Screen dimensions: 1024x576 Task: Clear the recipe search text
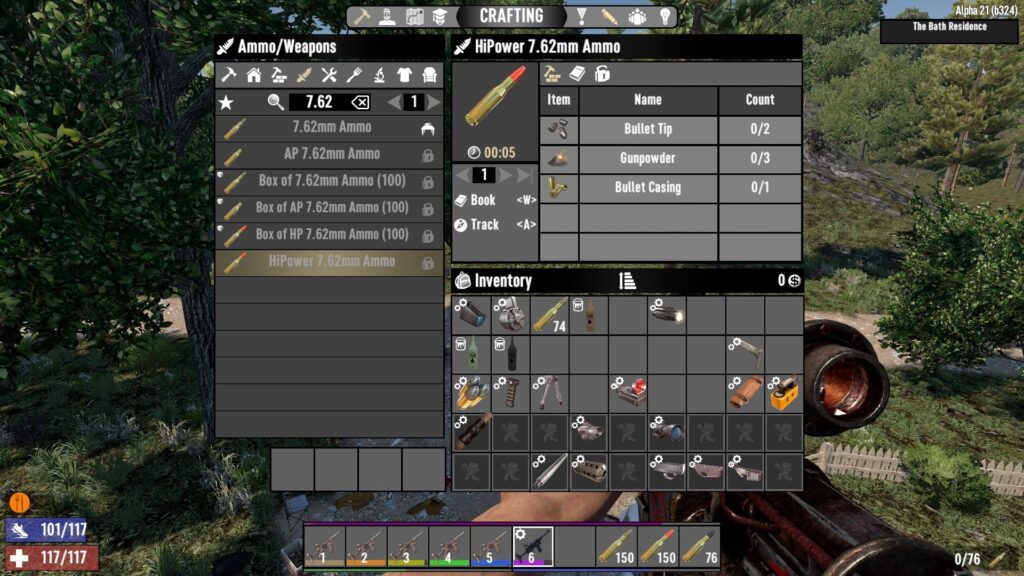[x=360, y=102]
